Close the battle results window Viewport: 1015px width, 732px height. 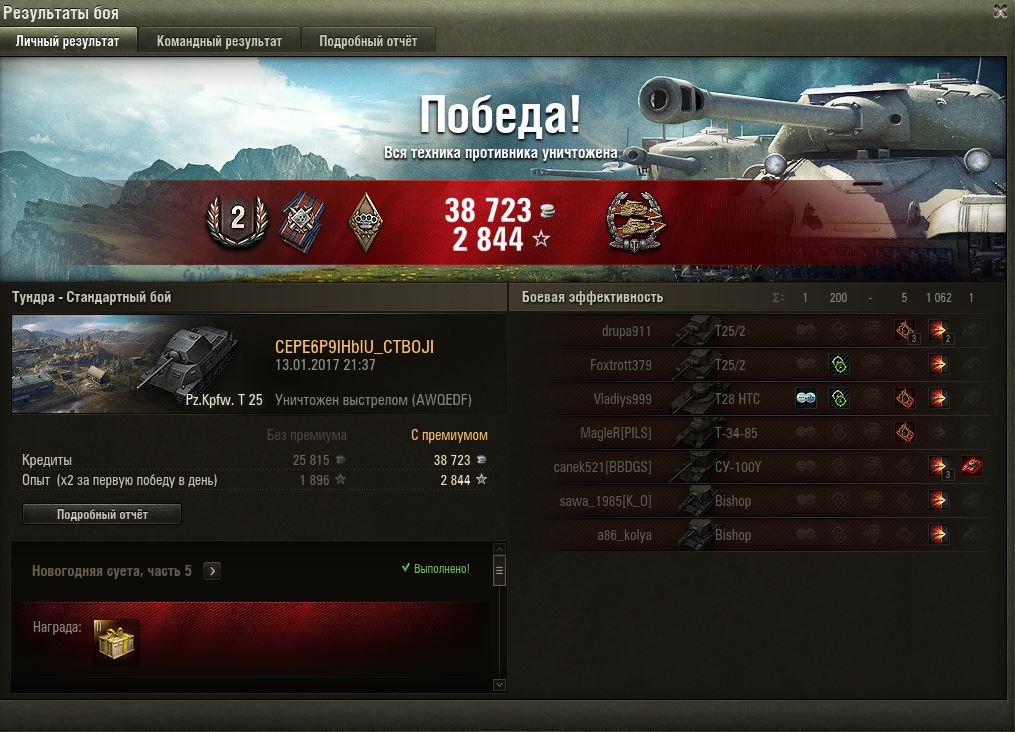[1000, 12]
